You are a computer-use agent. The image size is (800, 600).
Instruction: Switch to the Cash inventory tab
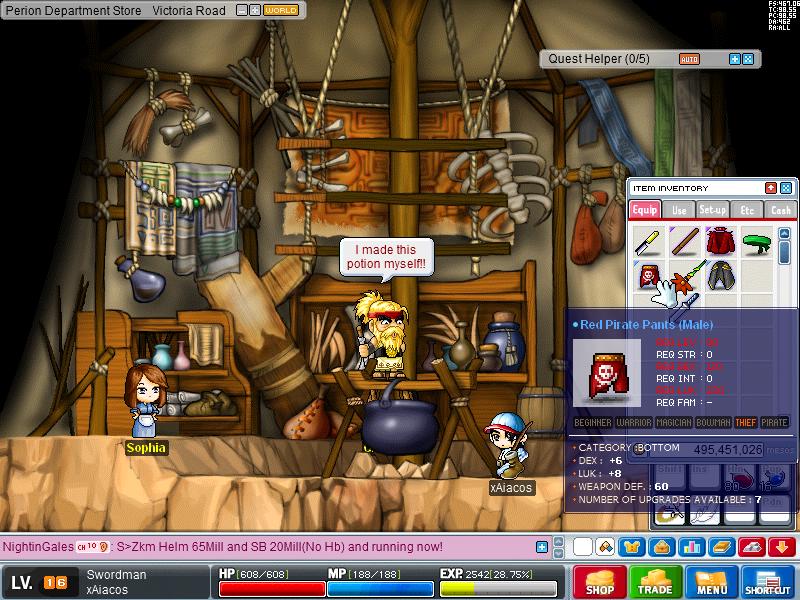point(780,210)
